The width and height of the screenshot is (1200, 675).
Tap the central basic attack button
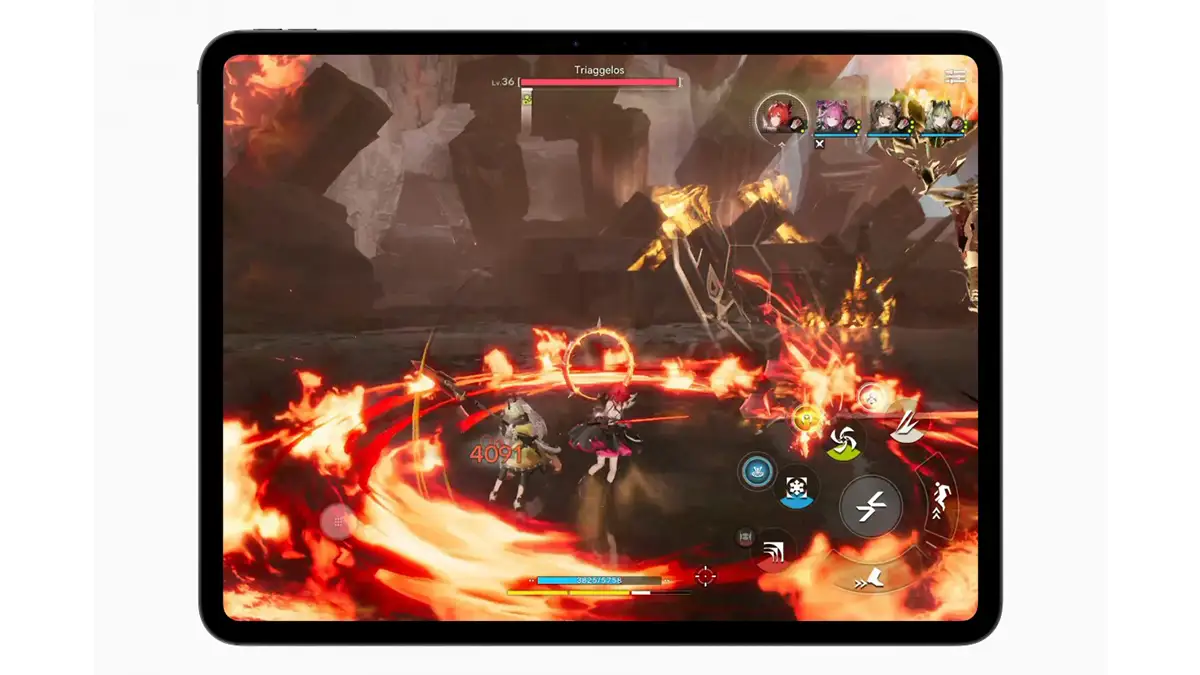point(870,507)
